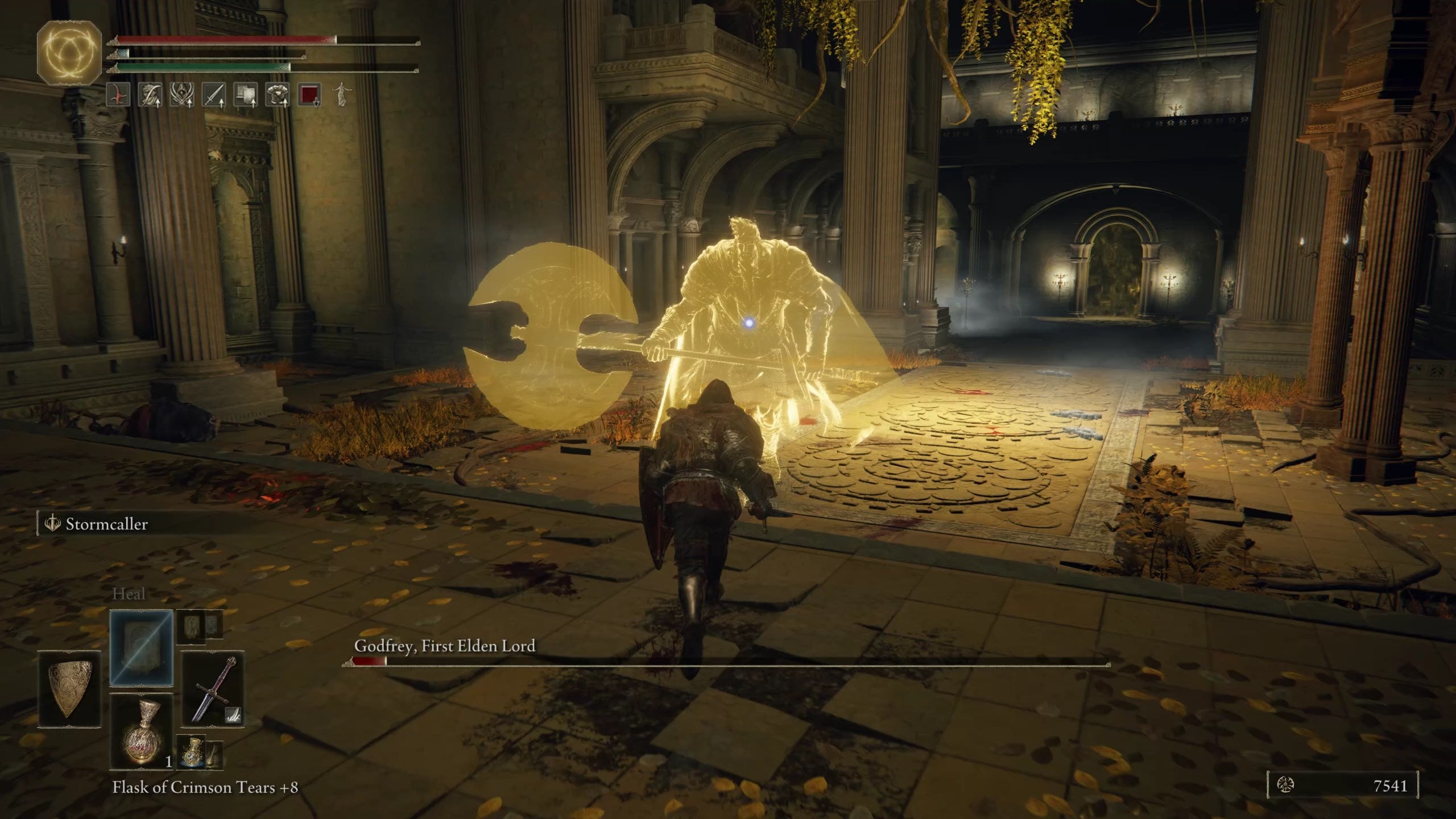Select the equipped sword slot
The height and width of the screenshot is (819, 1456).
tap(213, 689)
